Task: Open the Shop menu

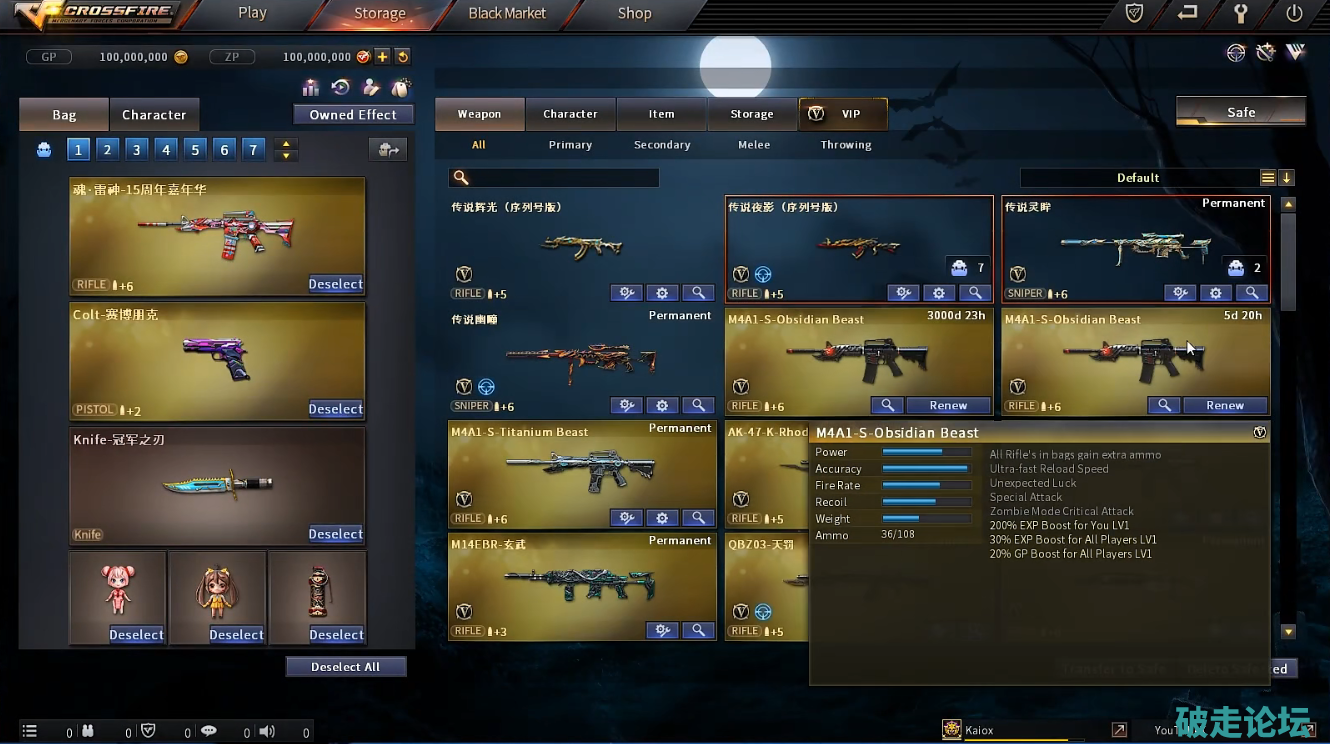Action: click(634, 13)
